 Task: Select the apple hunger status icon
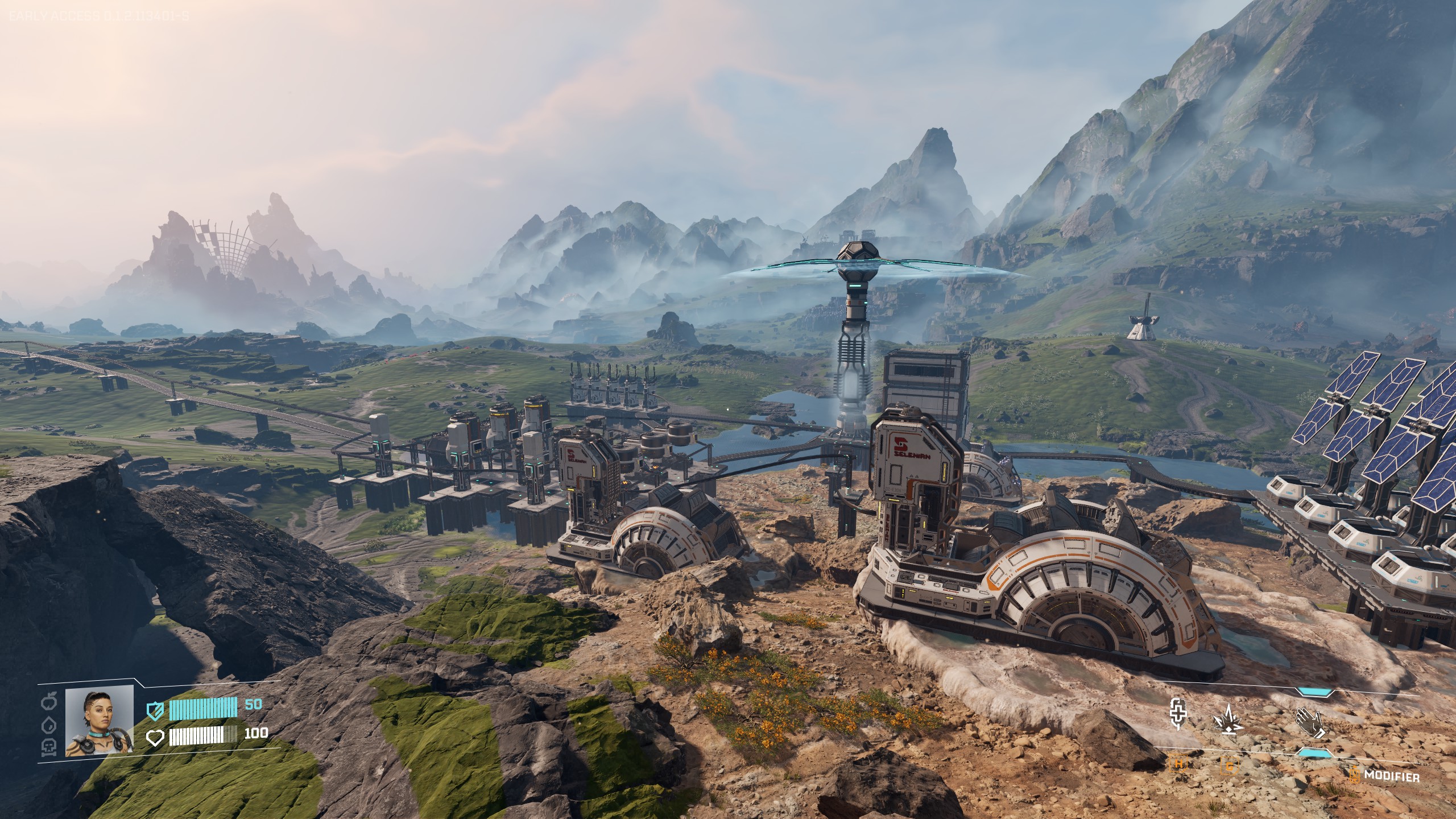pyautogui.click(x=49, y=701)
